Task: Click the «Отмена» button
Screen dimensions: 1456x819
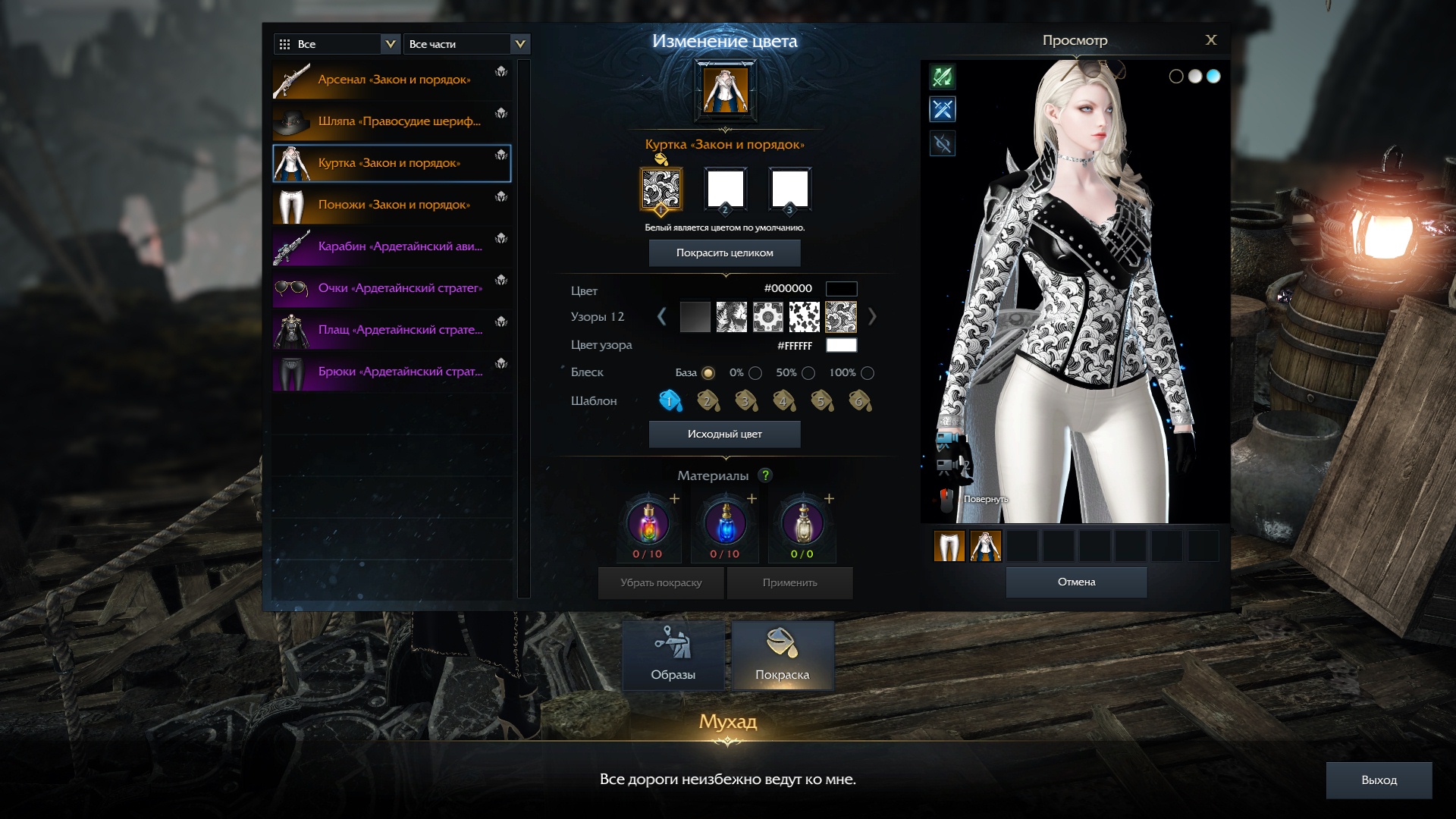Action: pyautogui.click(x=1076, y=582)
